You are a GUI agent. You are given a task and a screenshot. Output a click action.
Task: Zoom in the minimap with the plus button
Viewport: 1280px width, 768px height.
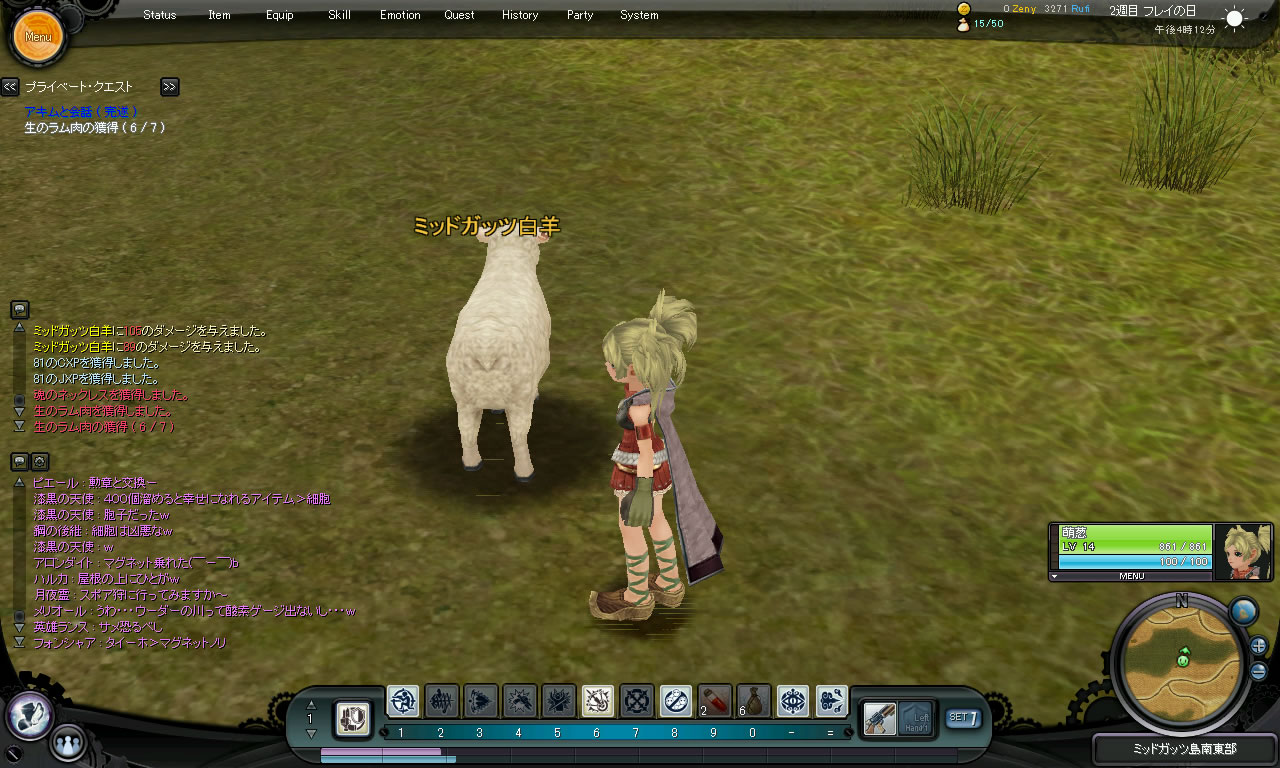click(x=1258, y=646)
